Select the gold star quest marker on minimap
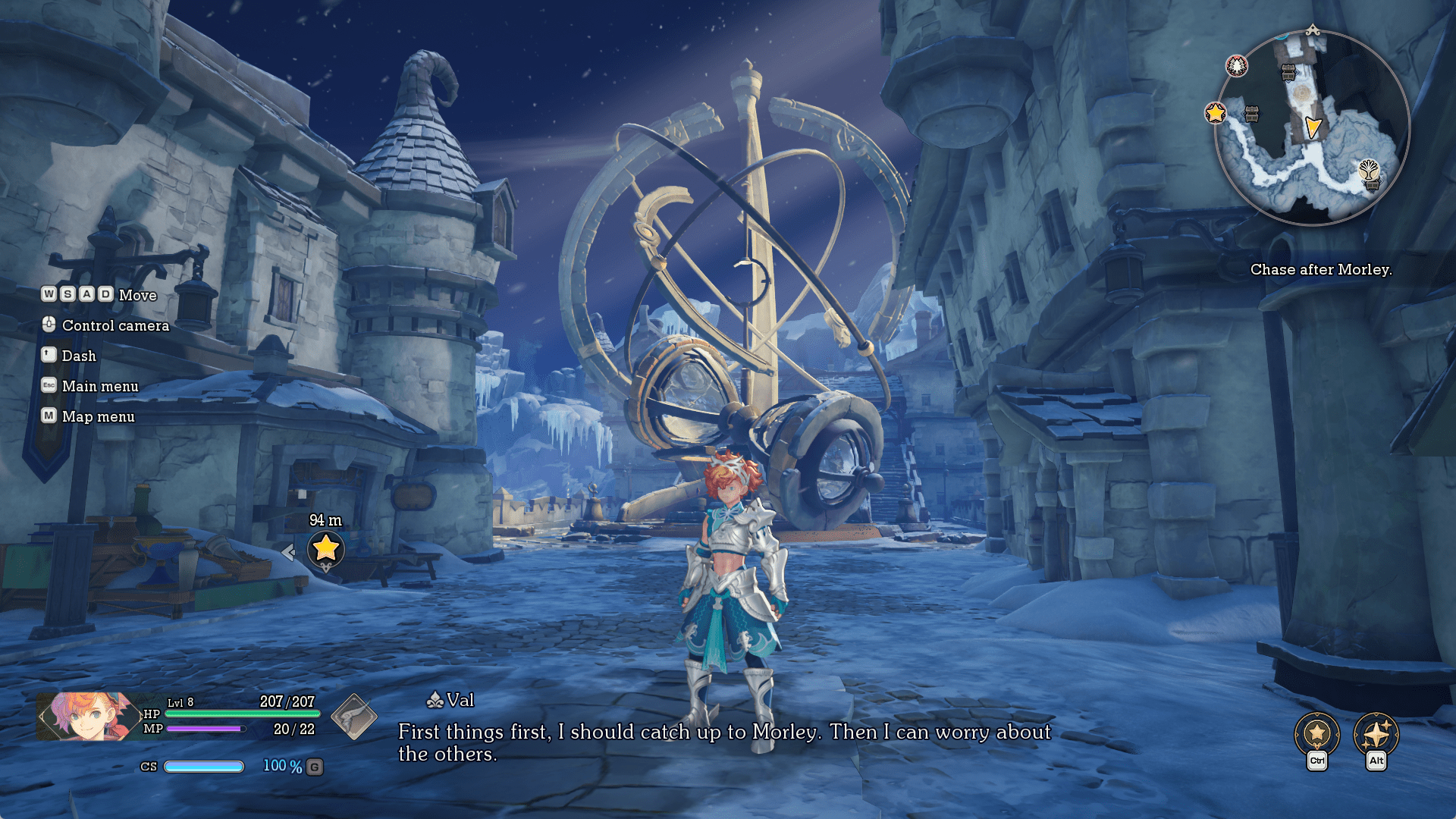This screenshot has width=1456, height=819. pos(1216,113)
